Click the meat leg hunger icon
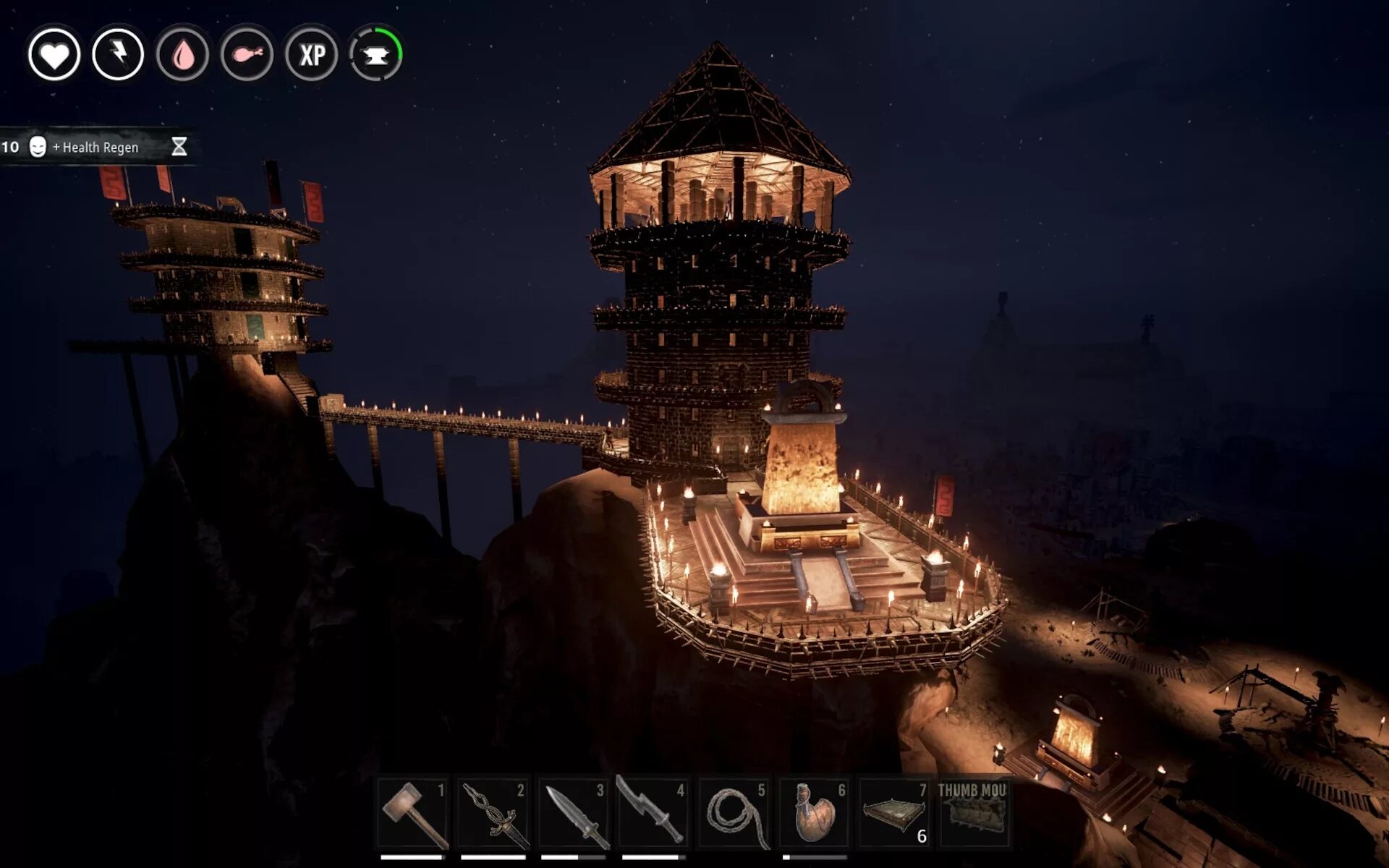 [x=247, y=54]
